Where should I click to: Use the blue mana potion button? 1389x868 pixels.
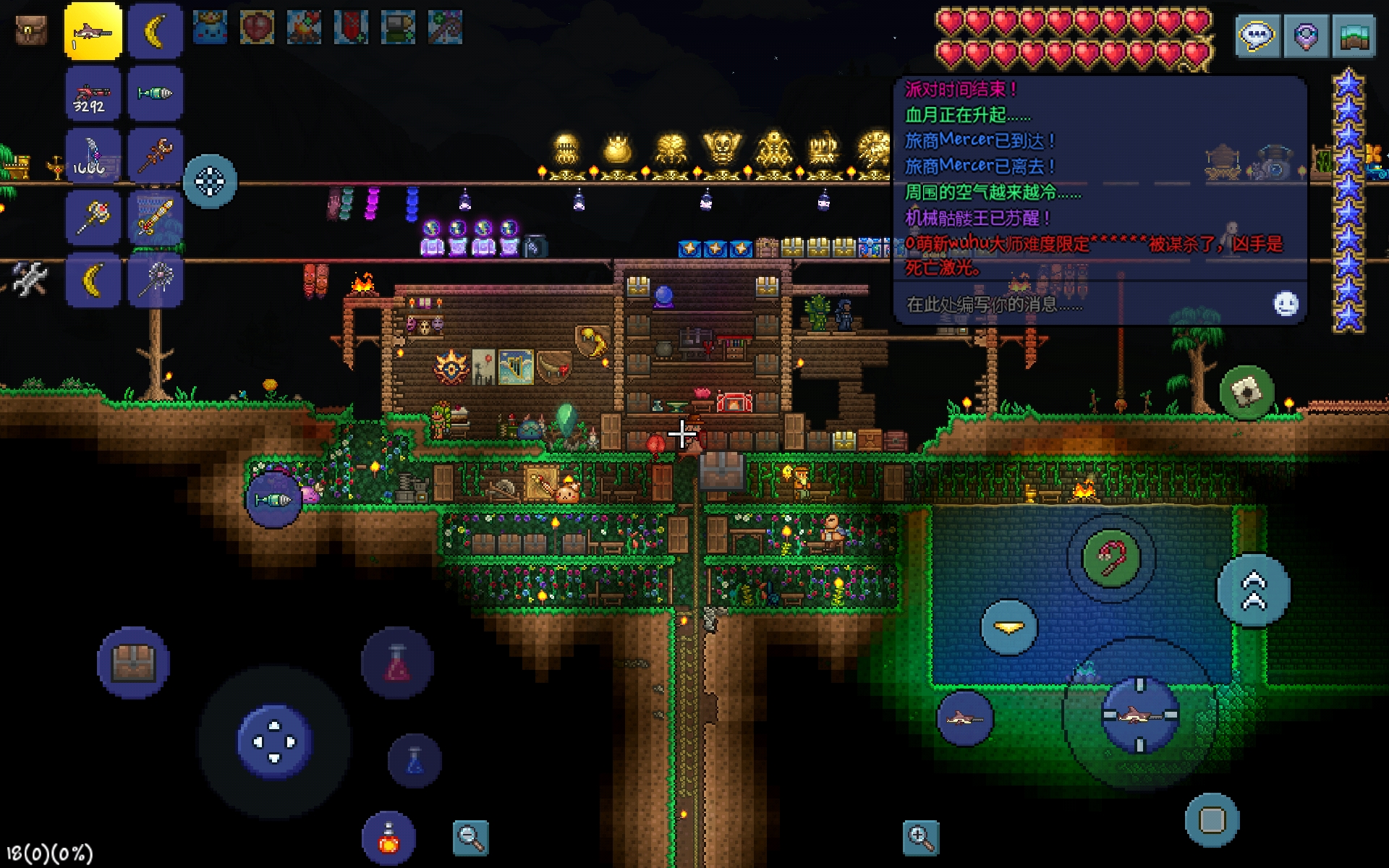click(x=415, y=760)
